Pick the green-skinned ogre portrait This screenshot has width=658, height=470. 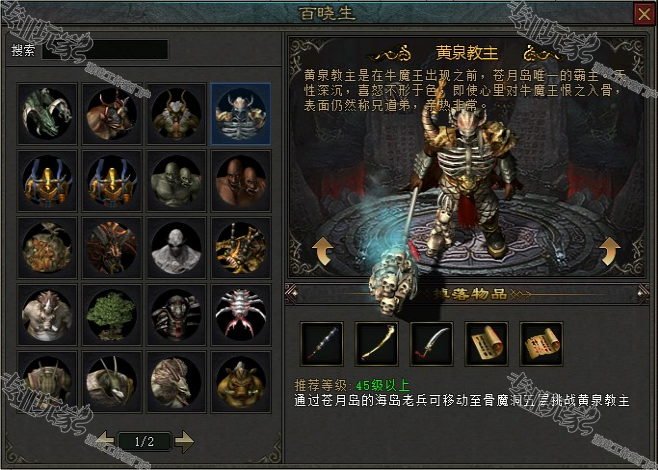[x=177, y=179]
